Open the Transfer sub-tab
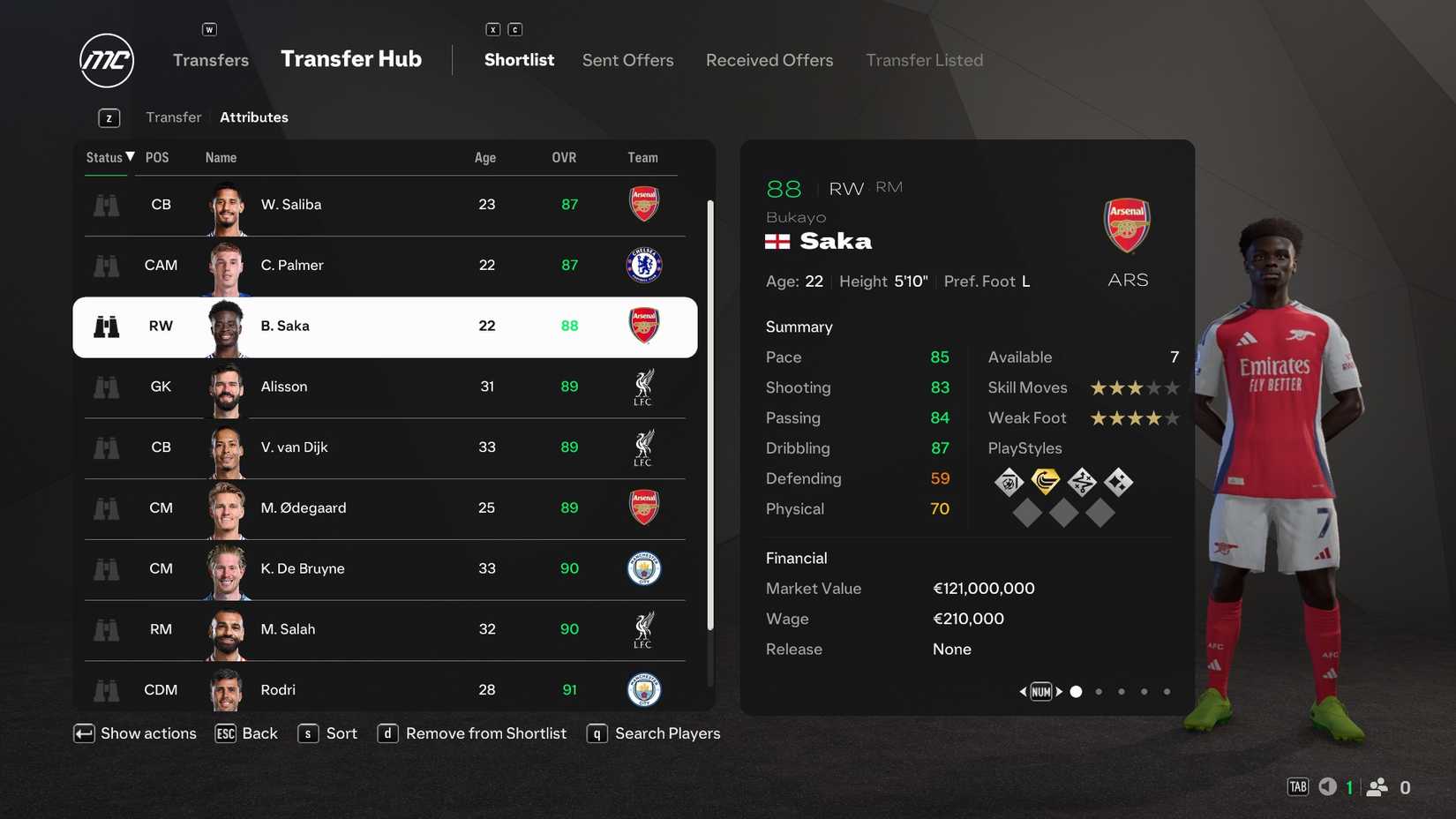 tap(173, 116)
